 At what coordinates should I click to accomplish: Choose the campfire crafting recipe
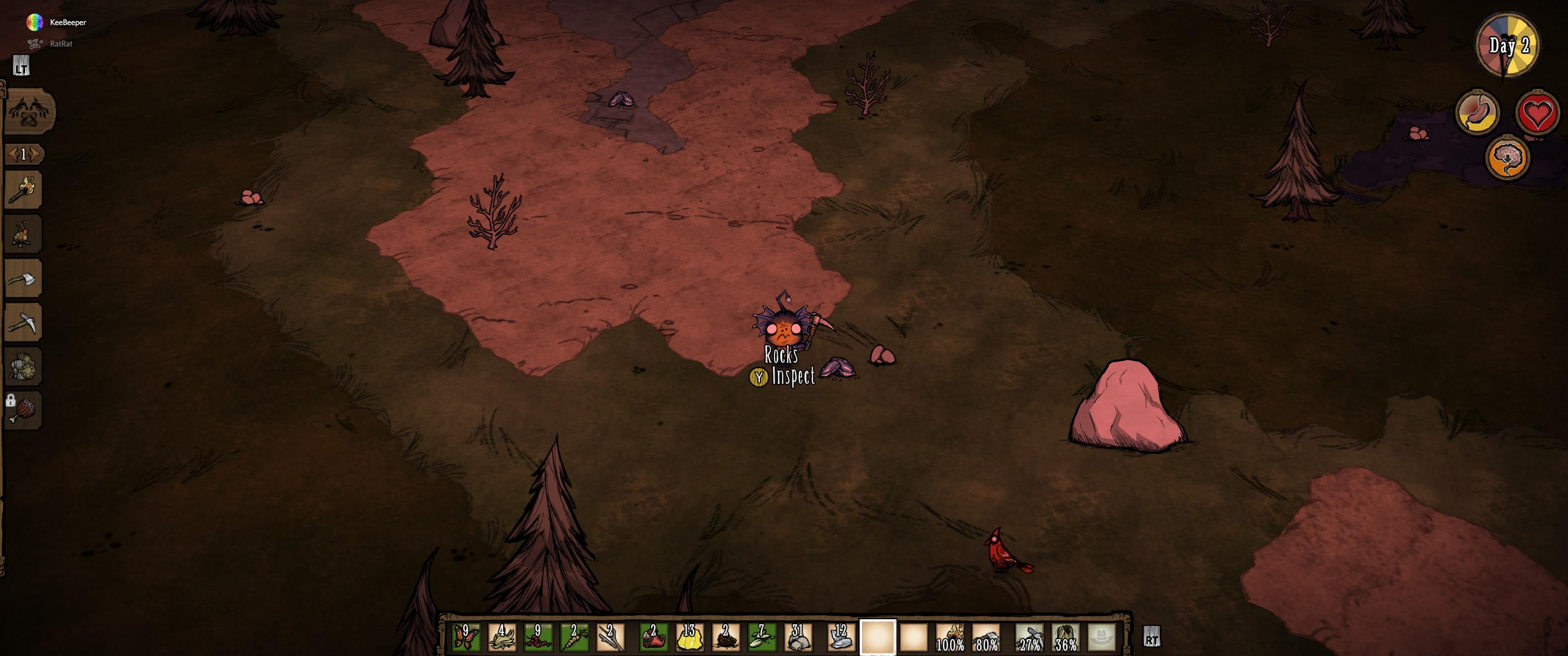23,234
